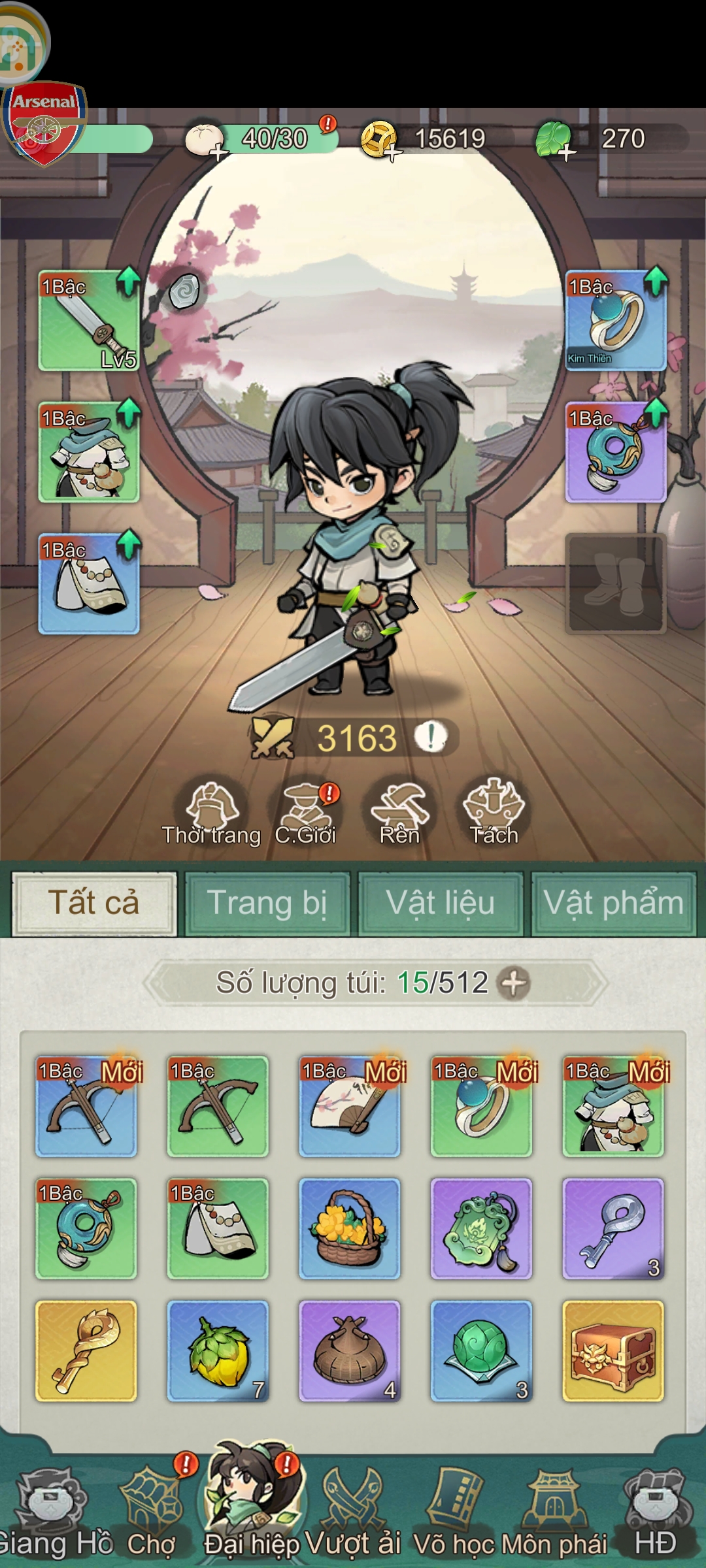Switch to the Trang bị tab
The height and width of the screenshot is (1568, 706).
tap(267, 904)
